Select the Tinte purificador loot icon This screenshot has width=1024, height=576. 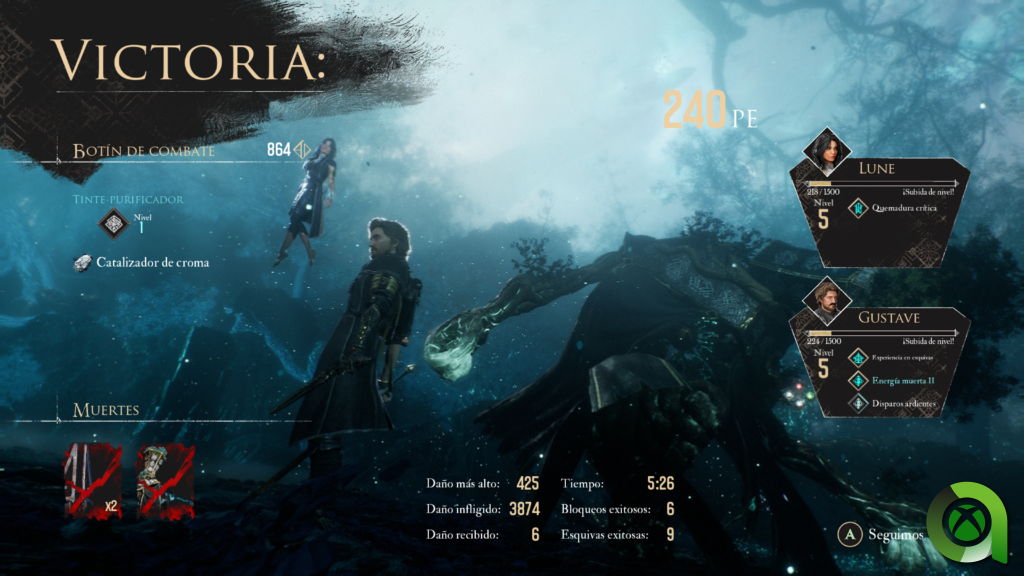tap(114, 223)
